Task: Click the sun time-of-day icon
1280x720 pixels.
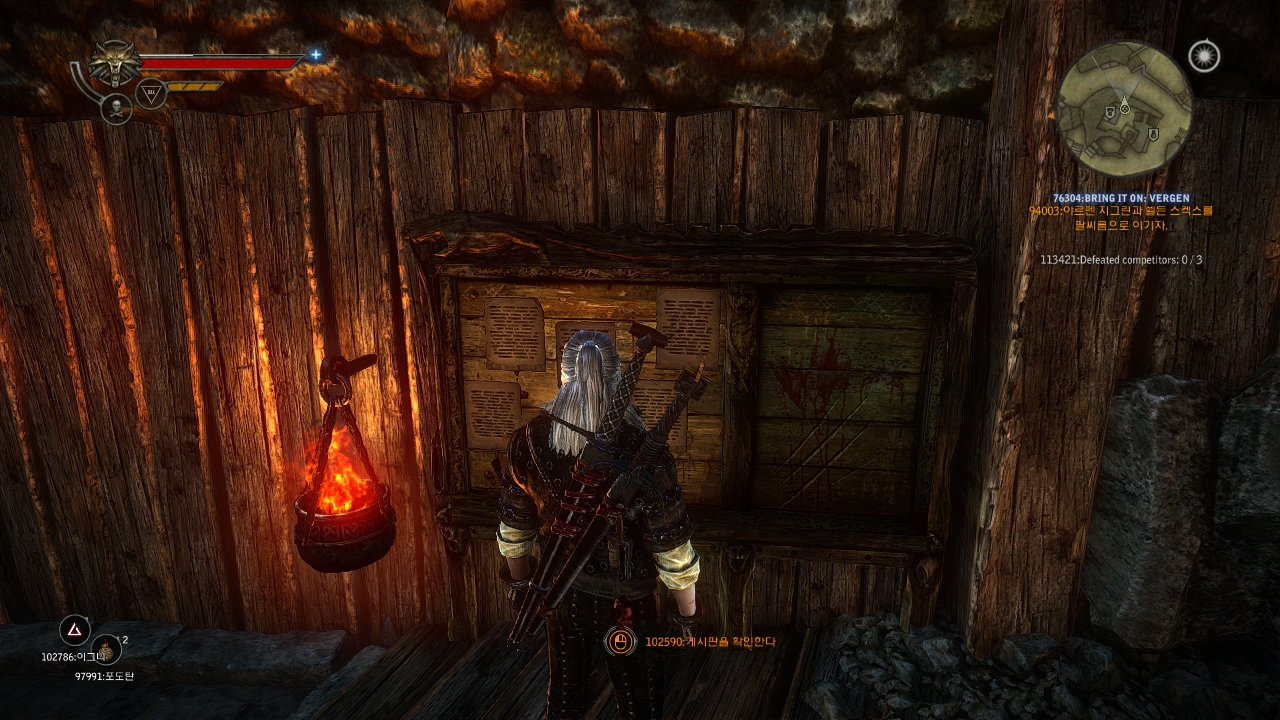Action: 1204,56
